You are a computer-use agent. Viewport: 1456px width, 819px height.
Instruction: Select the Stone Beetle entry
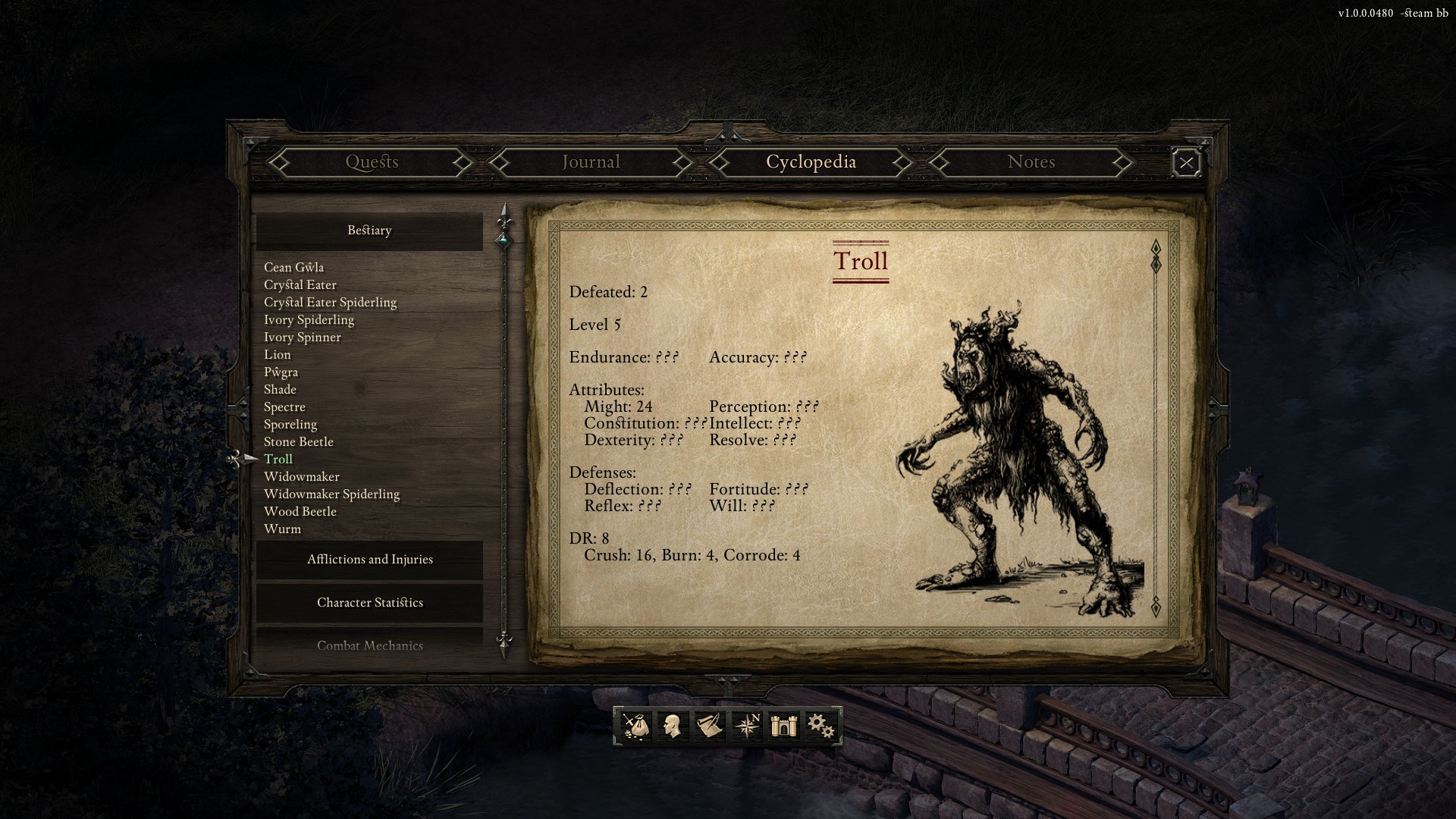click(298, 442)
